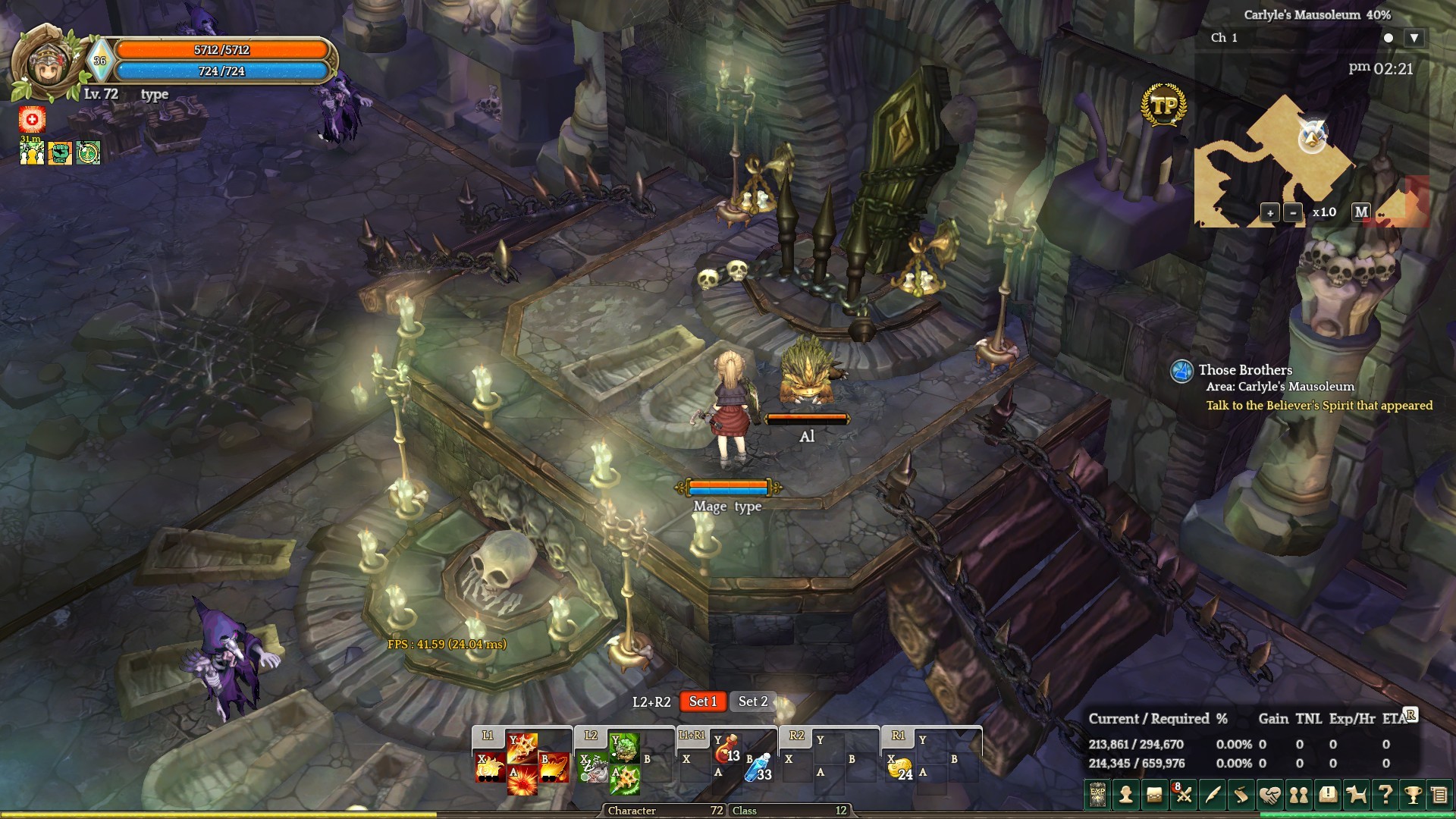Activate the green spiked mace skill
Image resolution: width=1456 pixels, height=819 pixels.
tap(625, 780)
